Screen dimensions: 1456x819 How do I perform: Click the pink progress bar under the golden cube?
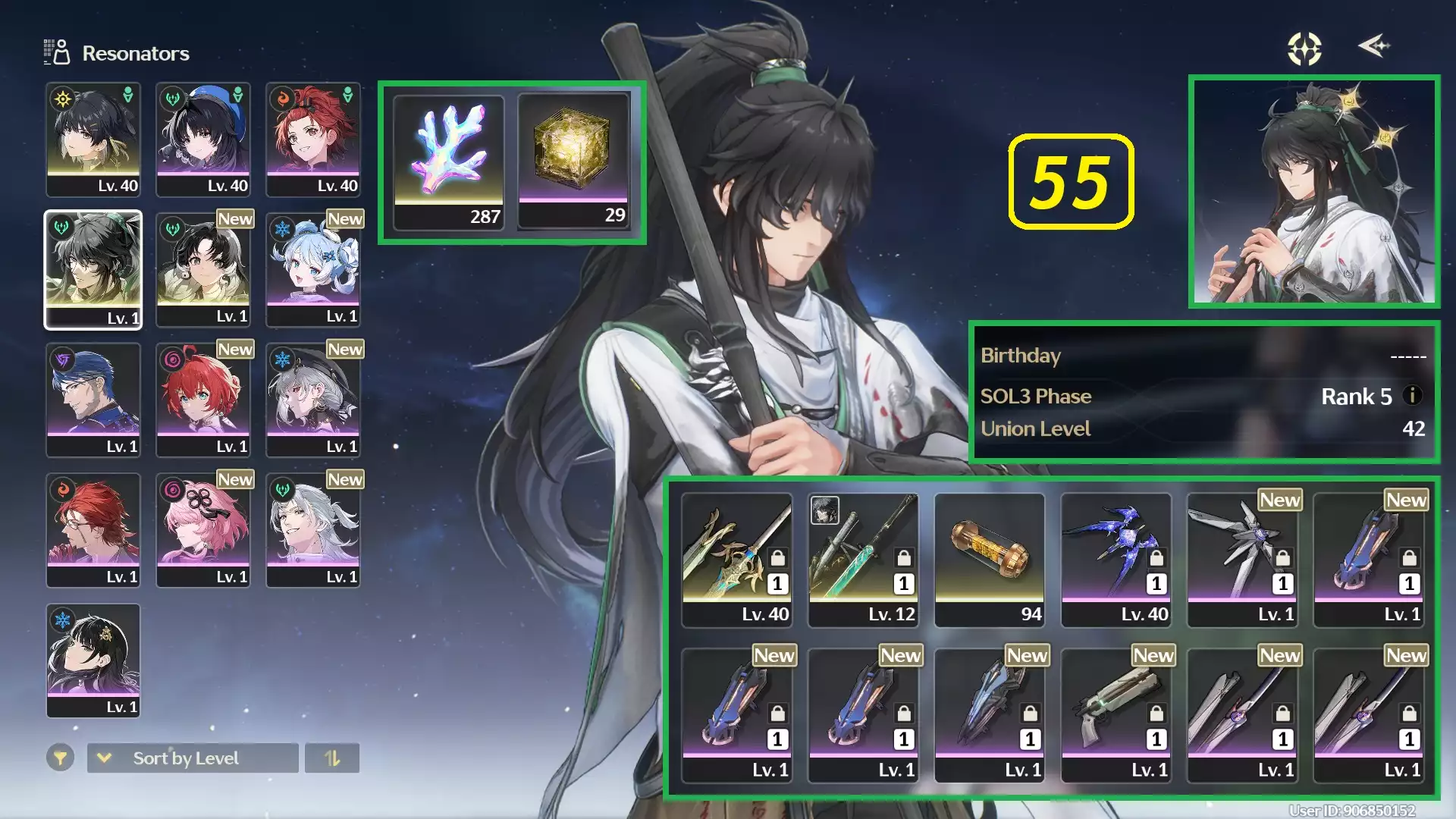pyautogui.click(x=573, y=199)
